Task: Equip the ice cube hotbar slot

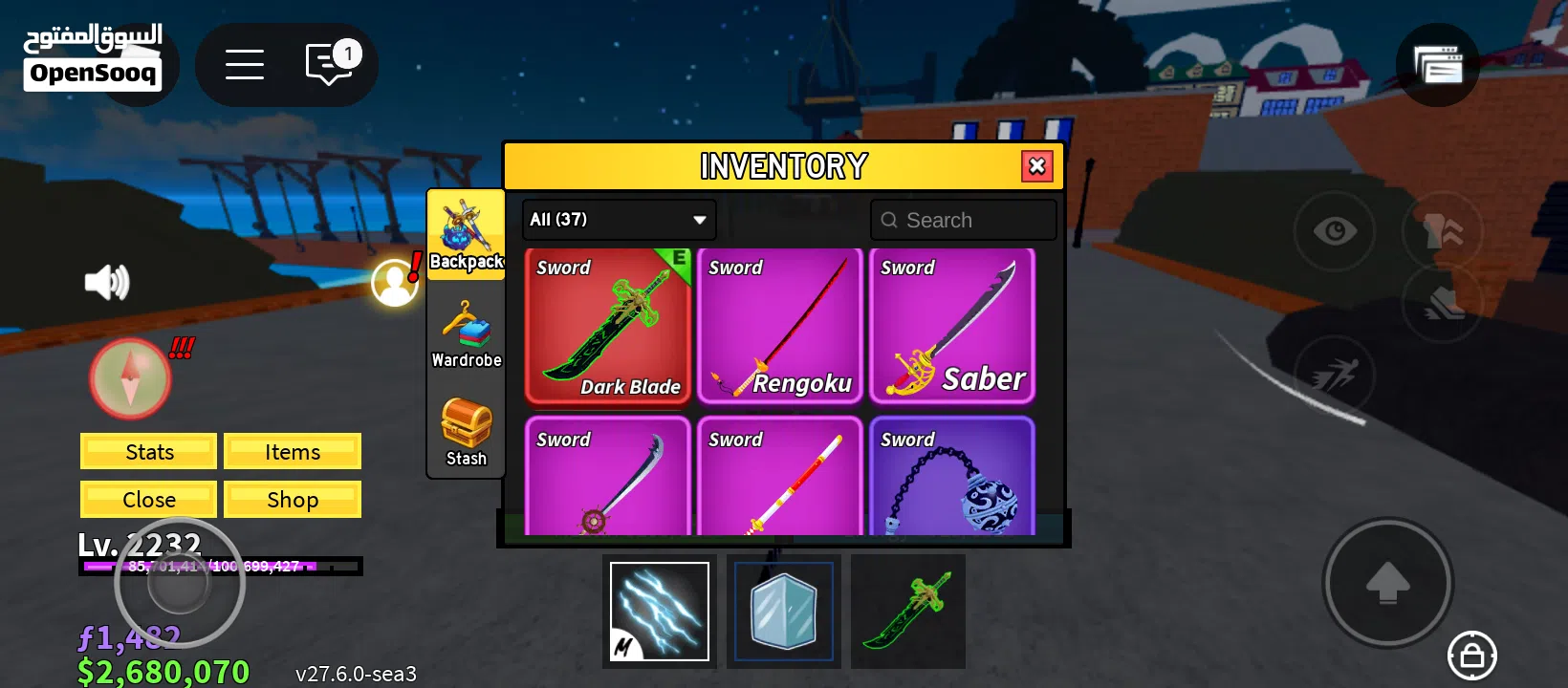Action: 784,612
